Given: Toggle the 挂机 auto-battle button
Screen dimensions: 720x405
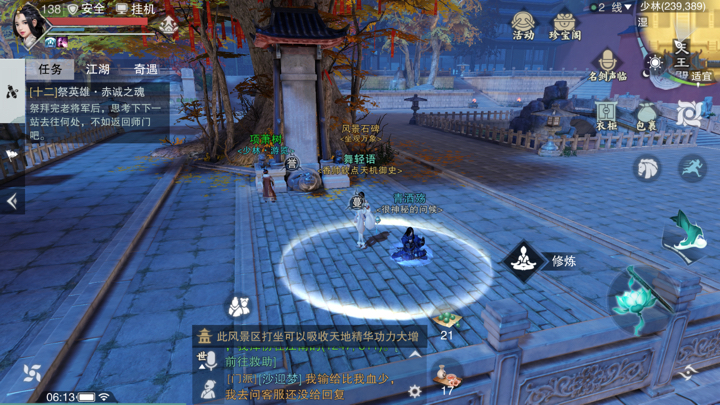Looking at the screenshot, I should [x=137, y=9].
